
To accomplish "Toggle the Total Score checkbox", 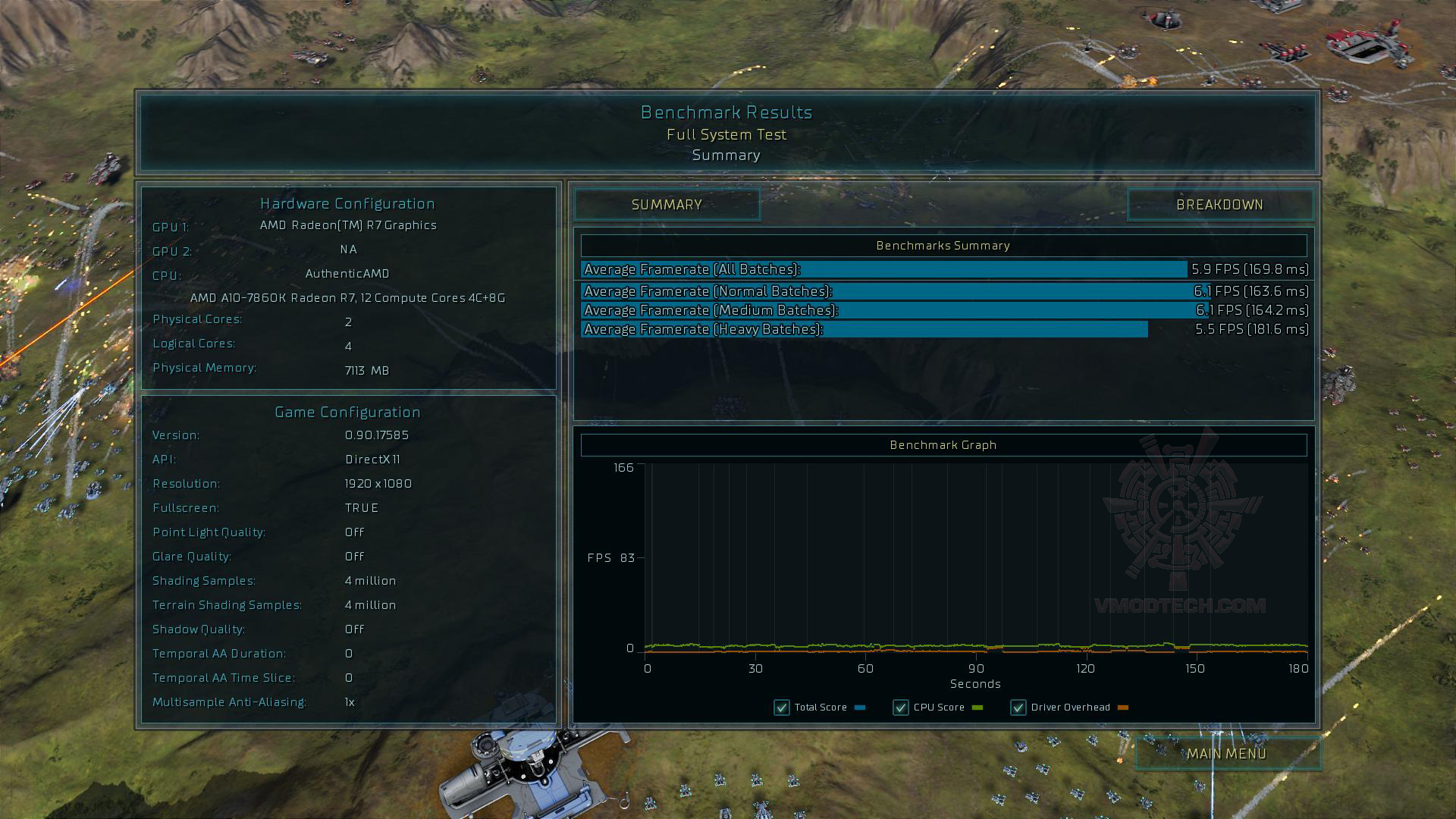I will pos(781,708).
